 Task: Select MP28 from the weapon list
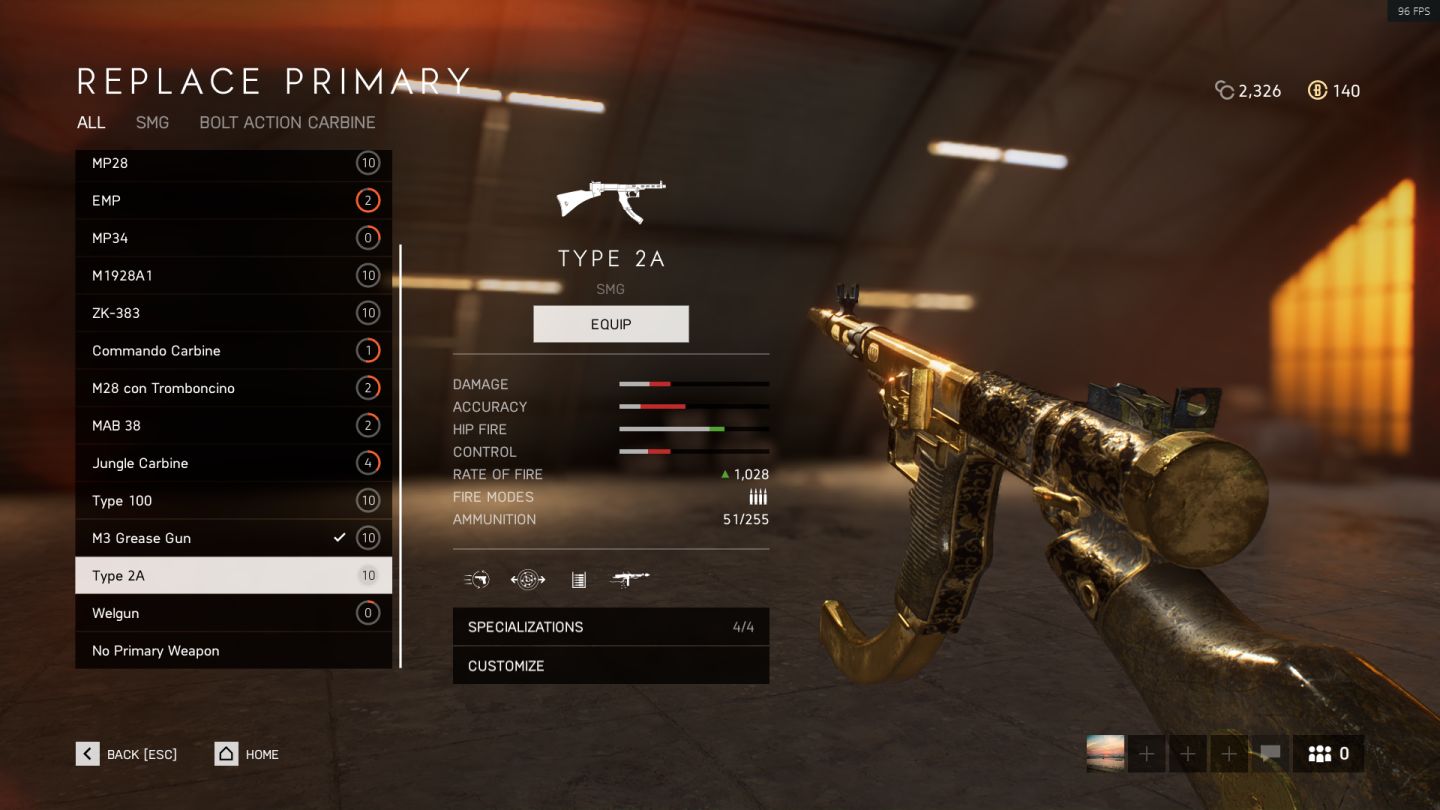(233, 163)
